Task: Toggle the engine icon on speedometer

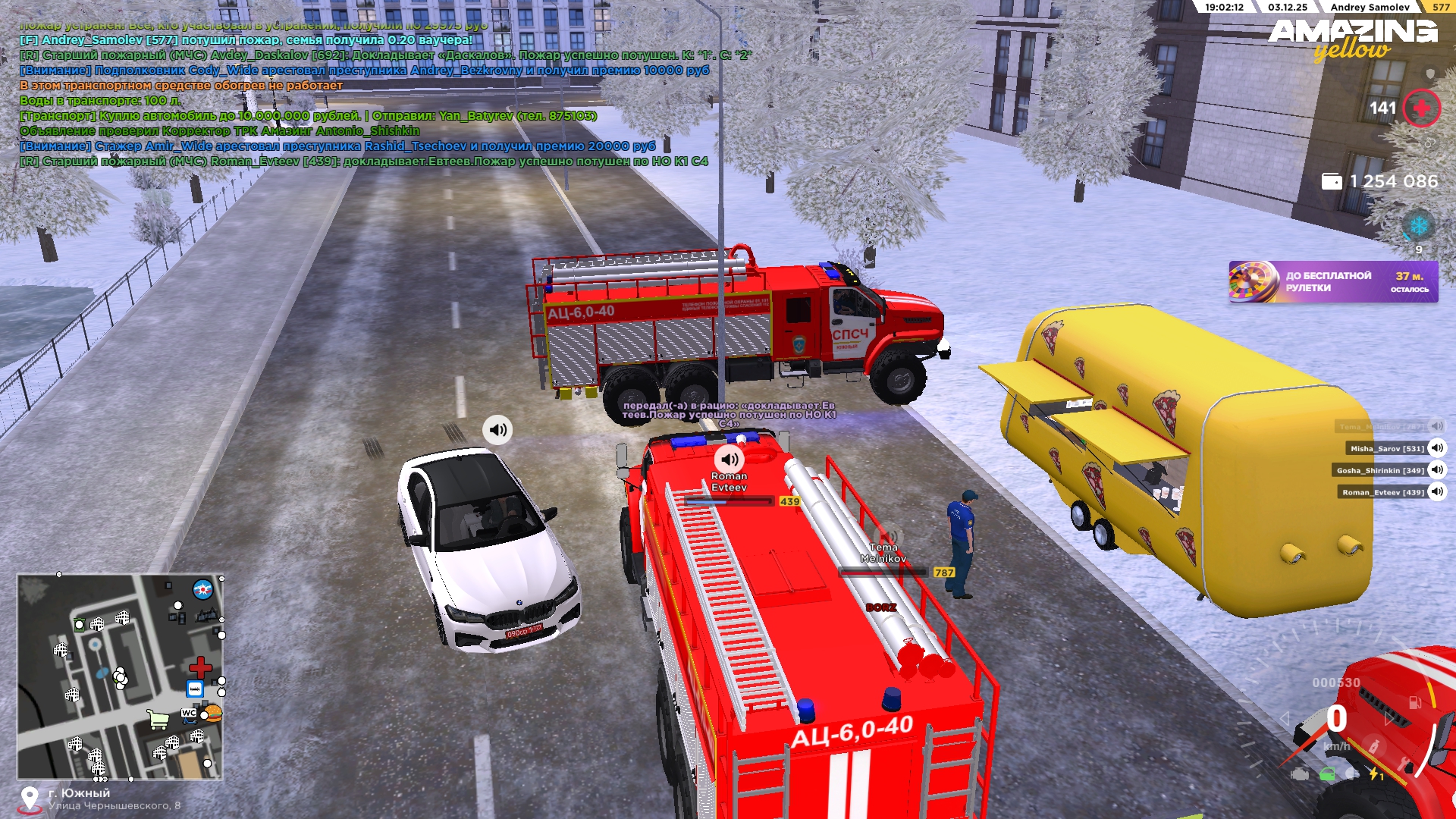Action: click(x=1300, y=774)
